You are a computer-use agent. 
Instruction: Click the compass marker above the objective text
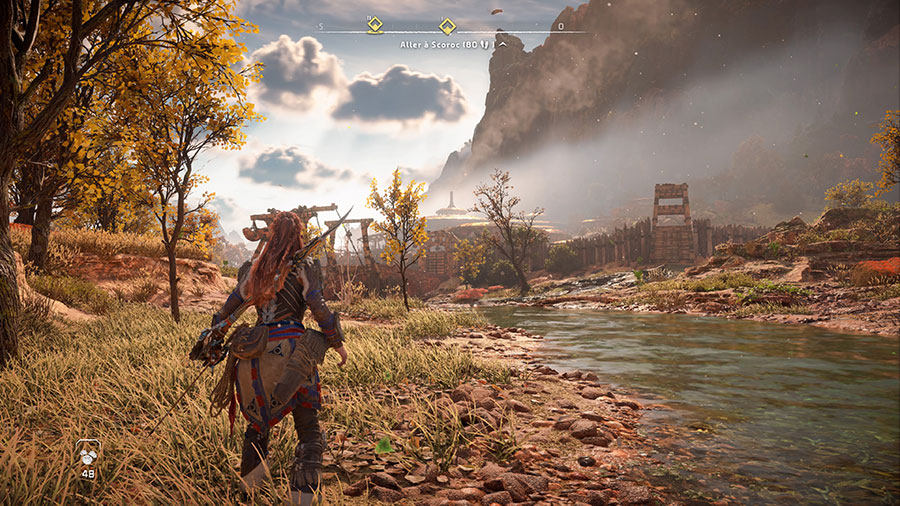tap(448, 26)
